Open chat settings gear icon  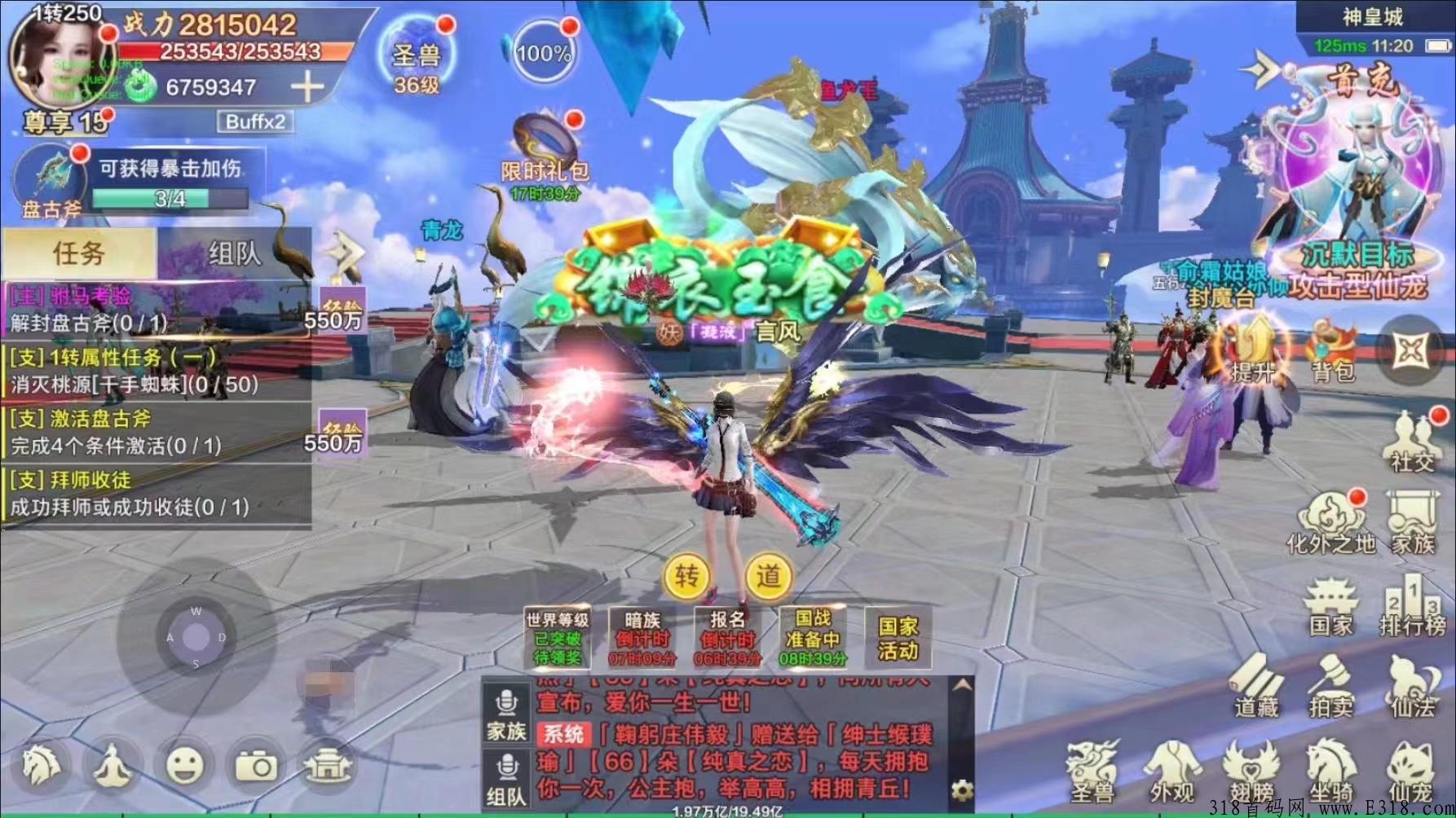pyautogui.click(x=962, y=789)
